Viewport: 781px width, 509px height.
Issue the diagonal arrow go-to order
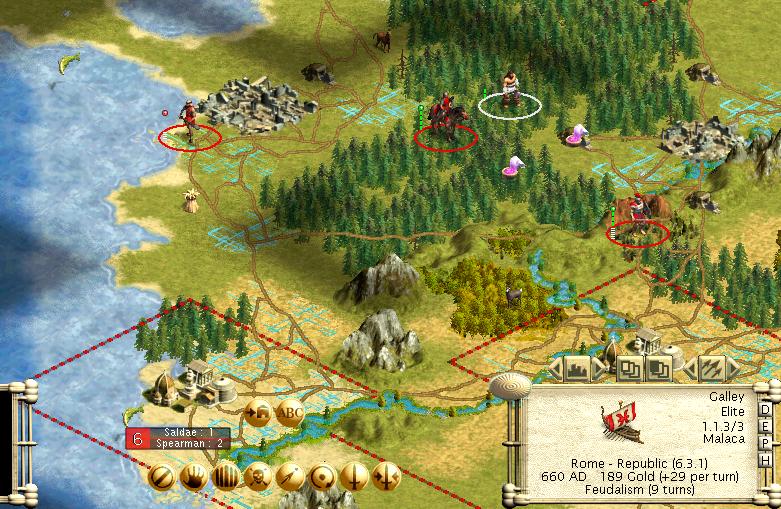(290, 476)
